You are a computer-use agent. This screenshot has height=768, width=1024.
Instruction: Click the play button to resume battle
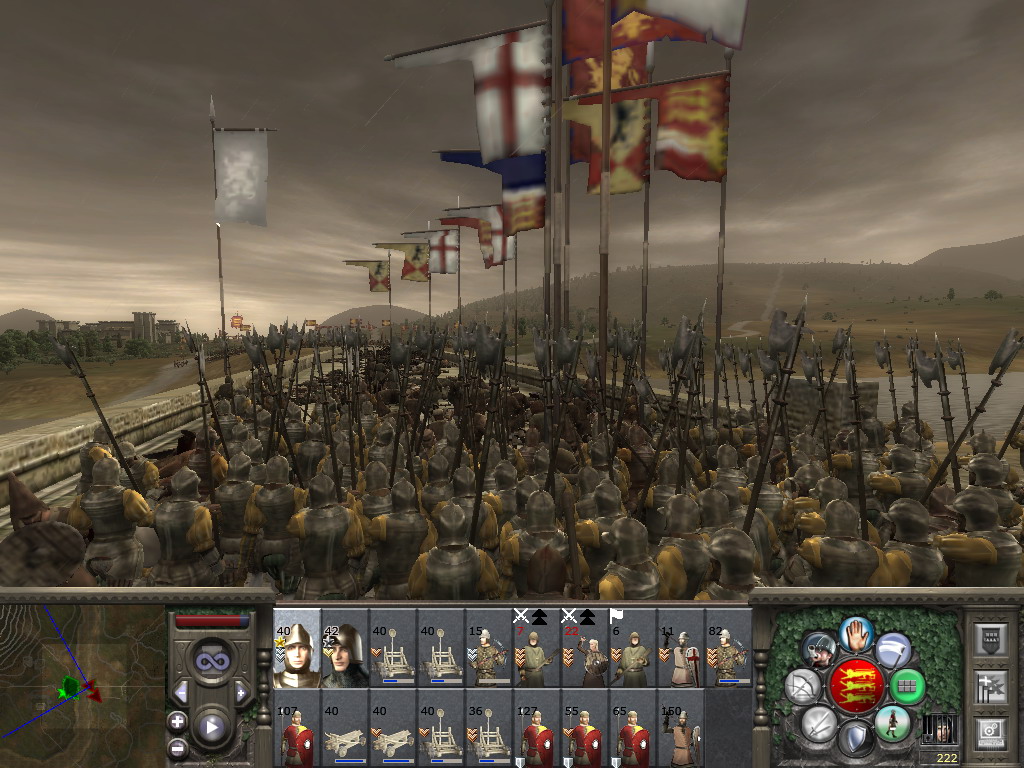pos(211,727)
